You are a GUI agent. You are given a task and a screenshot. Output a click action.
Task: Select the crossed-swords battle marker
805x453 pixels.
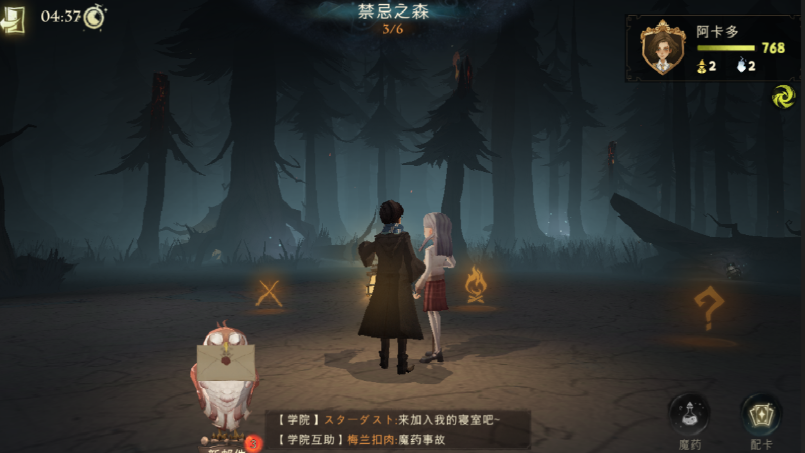click(269, 293)
